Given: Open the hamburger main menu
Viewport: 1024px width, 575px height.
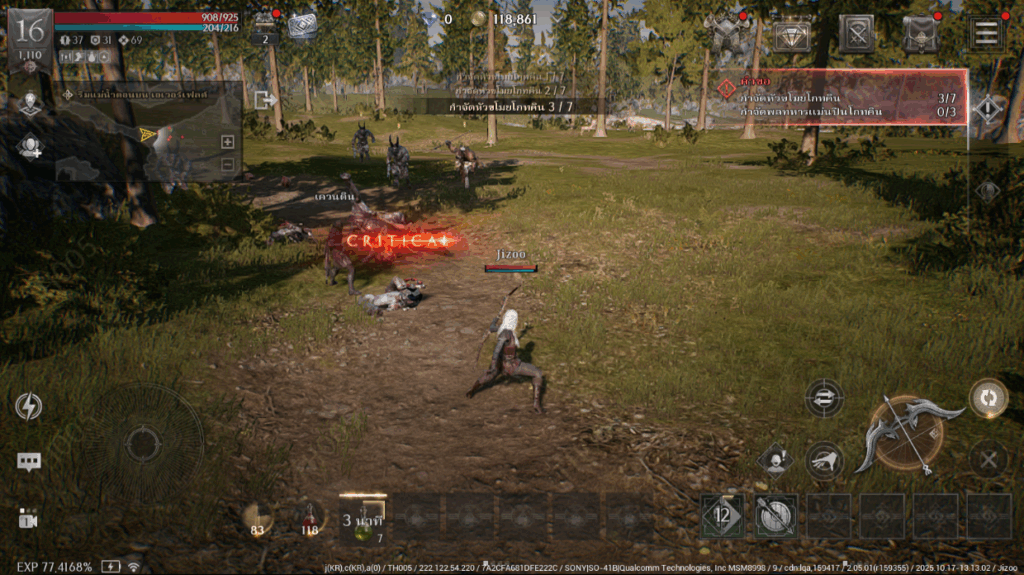Looking at the screenshot, I should click(x=986, y=33).
